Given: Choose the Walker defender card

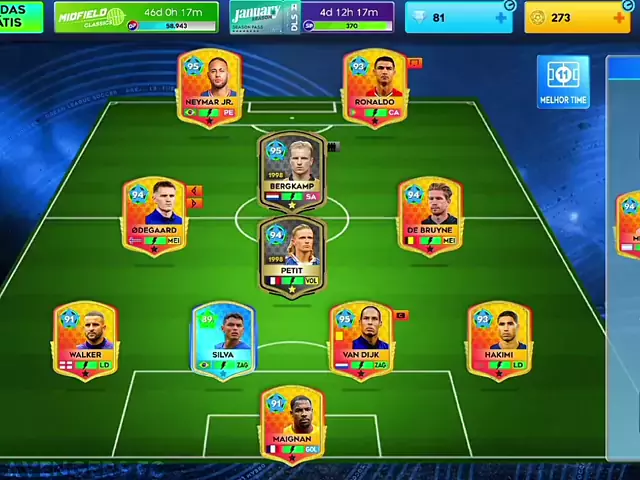Looking at the screenshot, I should (85, 339).
